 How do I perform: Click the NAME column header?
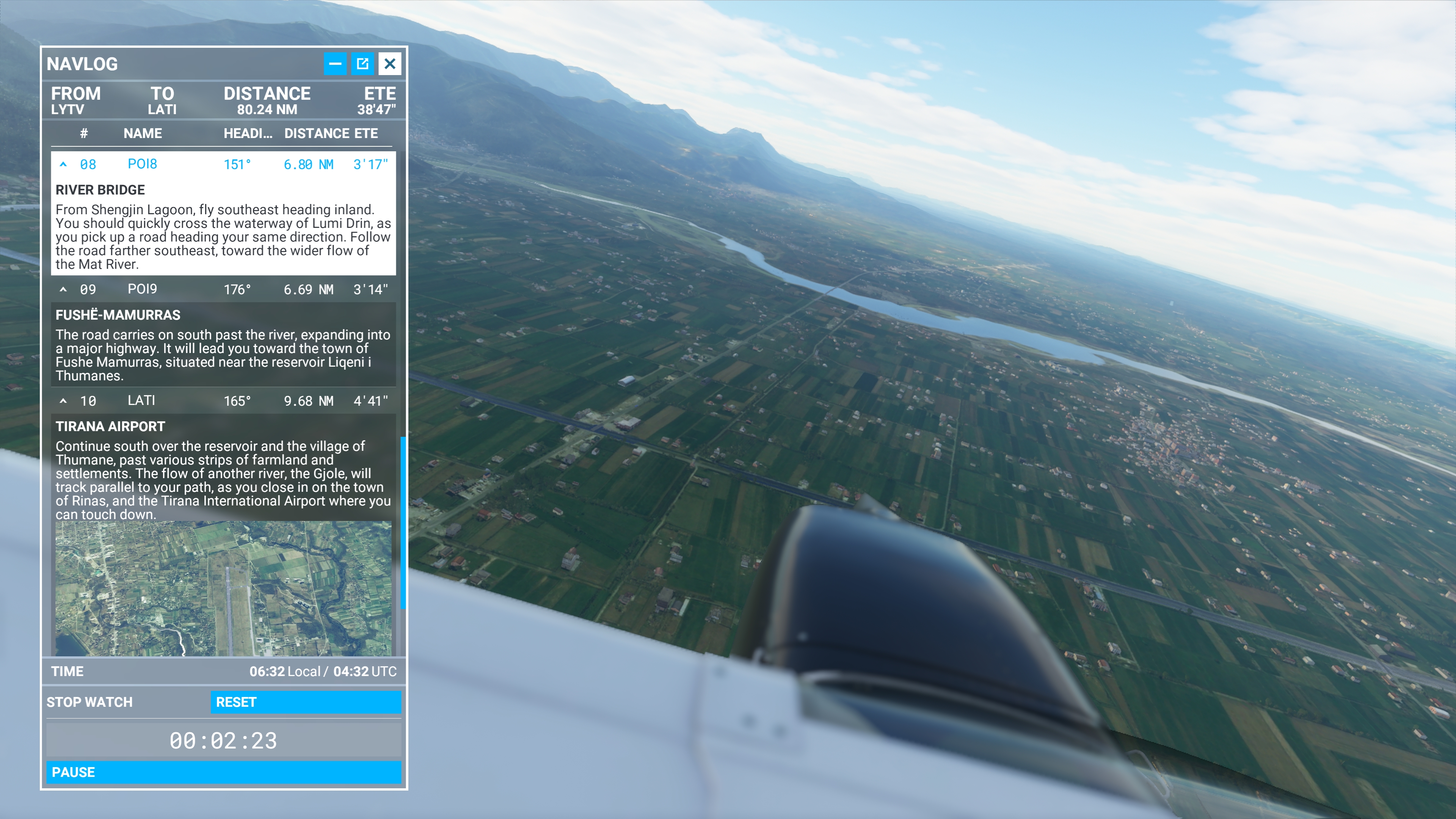coord(143,133)
